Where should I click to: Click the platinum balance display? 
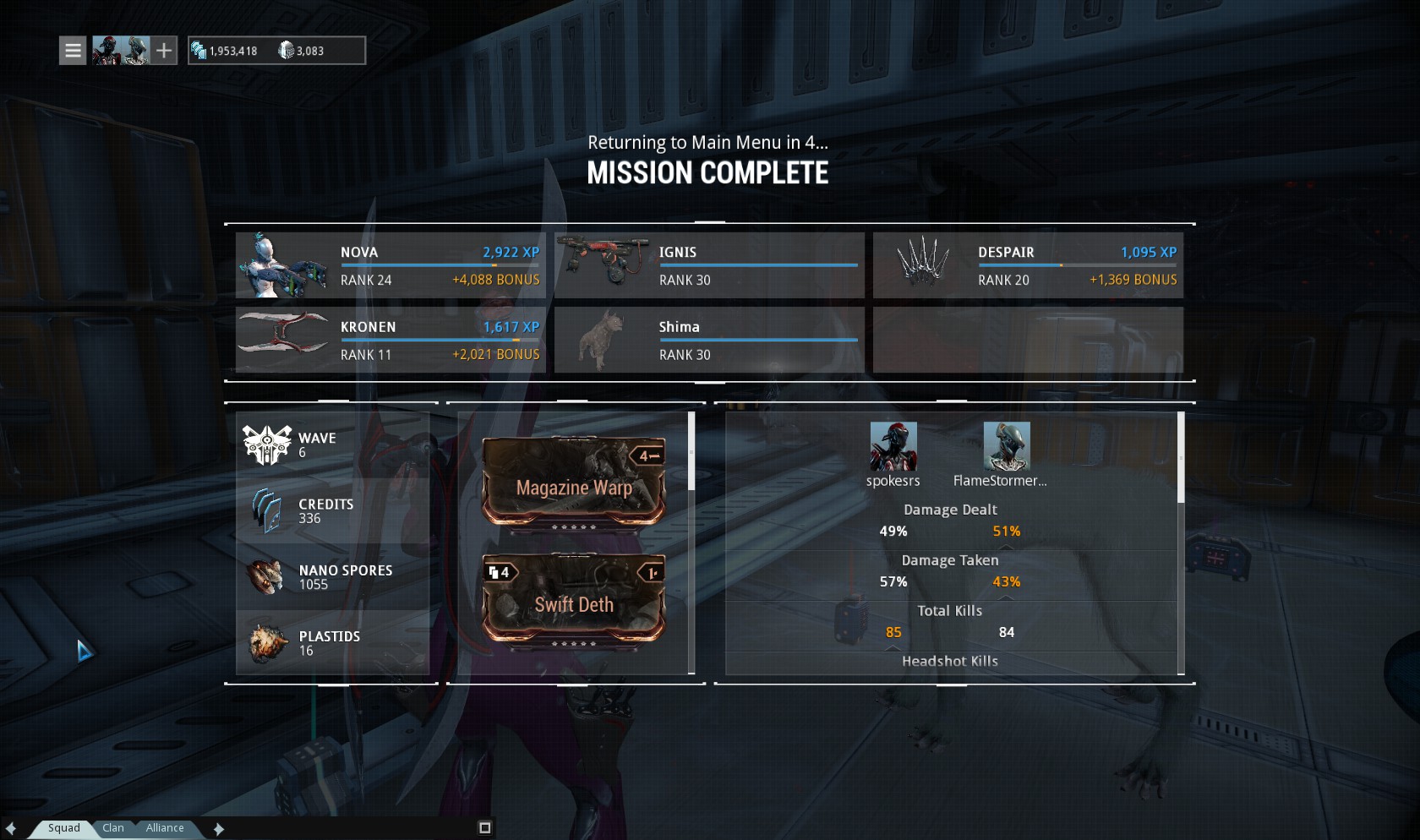pos(301,51)
